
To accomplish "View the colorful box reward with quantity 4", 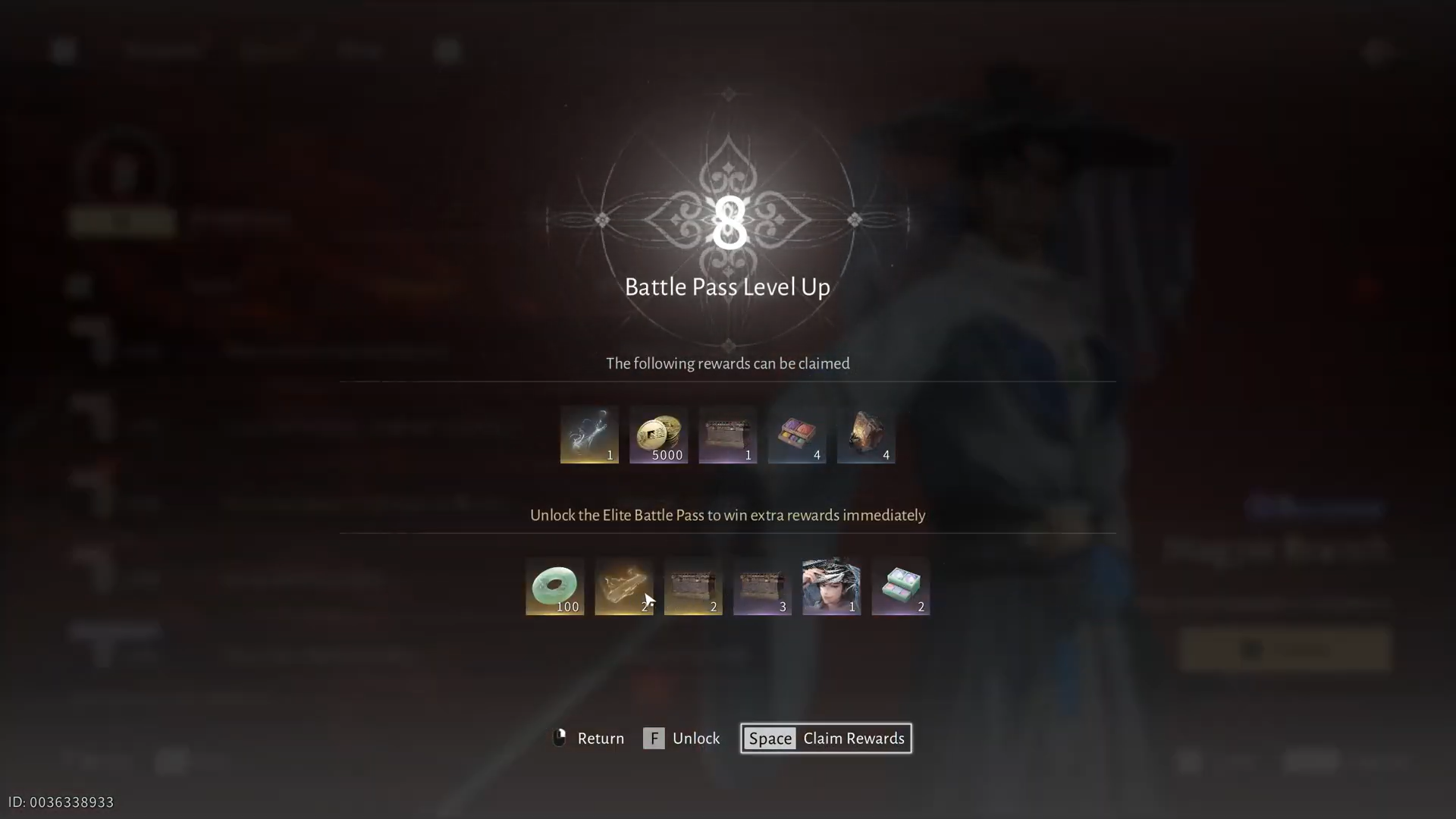I will 796,435.
